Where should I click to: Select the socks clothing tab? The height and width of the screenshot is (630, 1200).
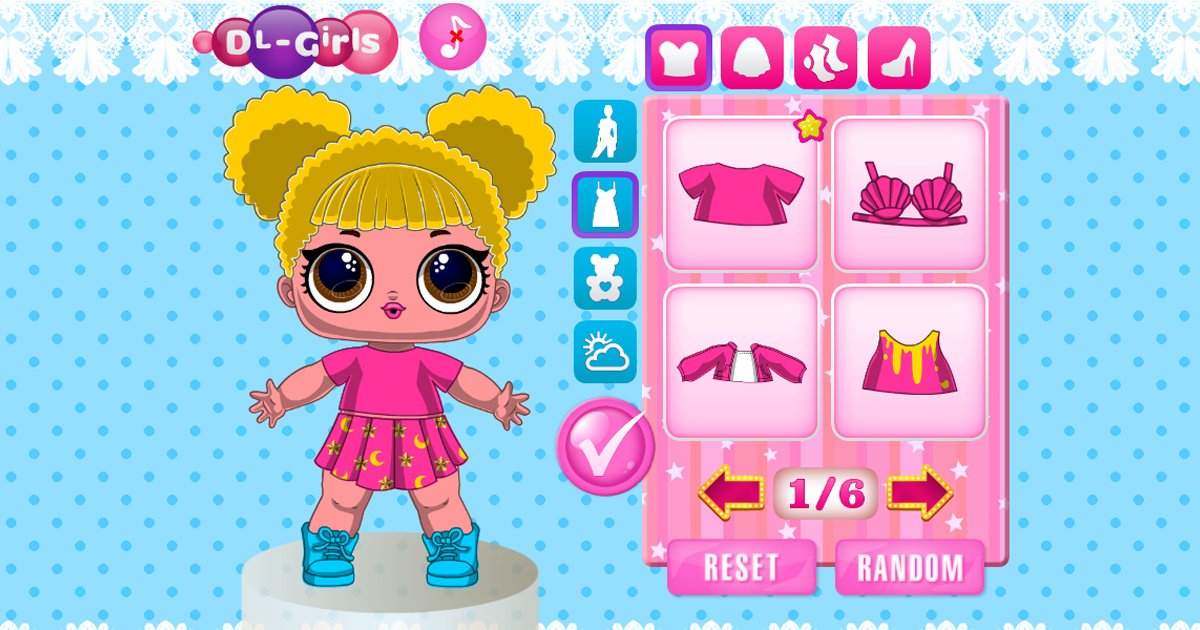click(x=826, y=57)
